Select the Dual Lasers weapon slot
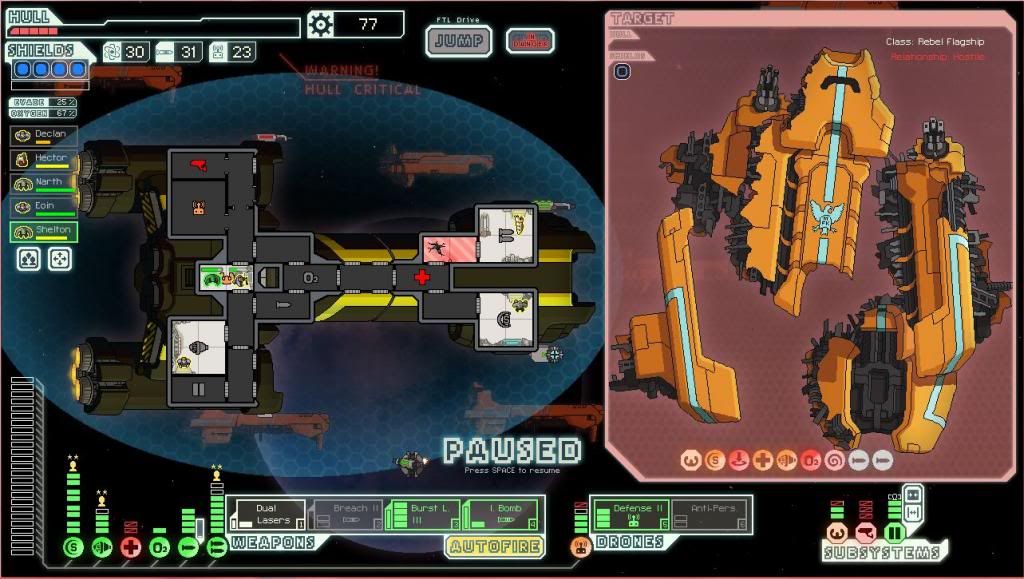Viewport: 1024px width, 579px height. [266, 514]
